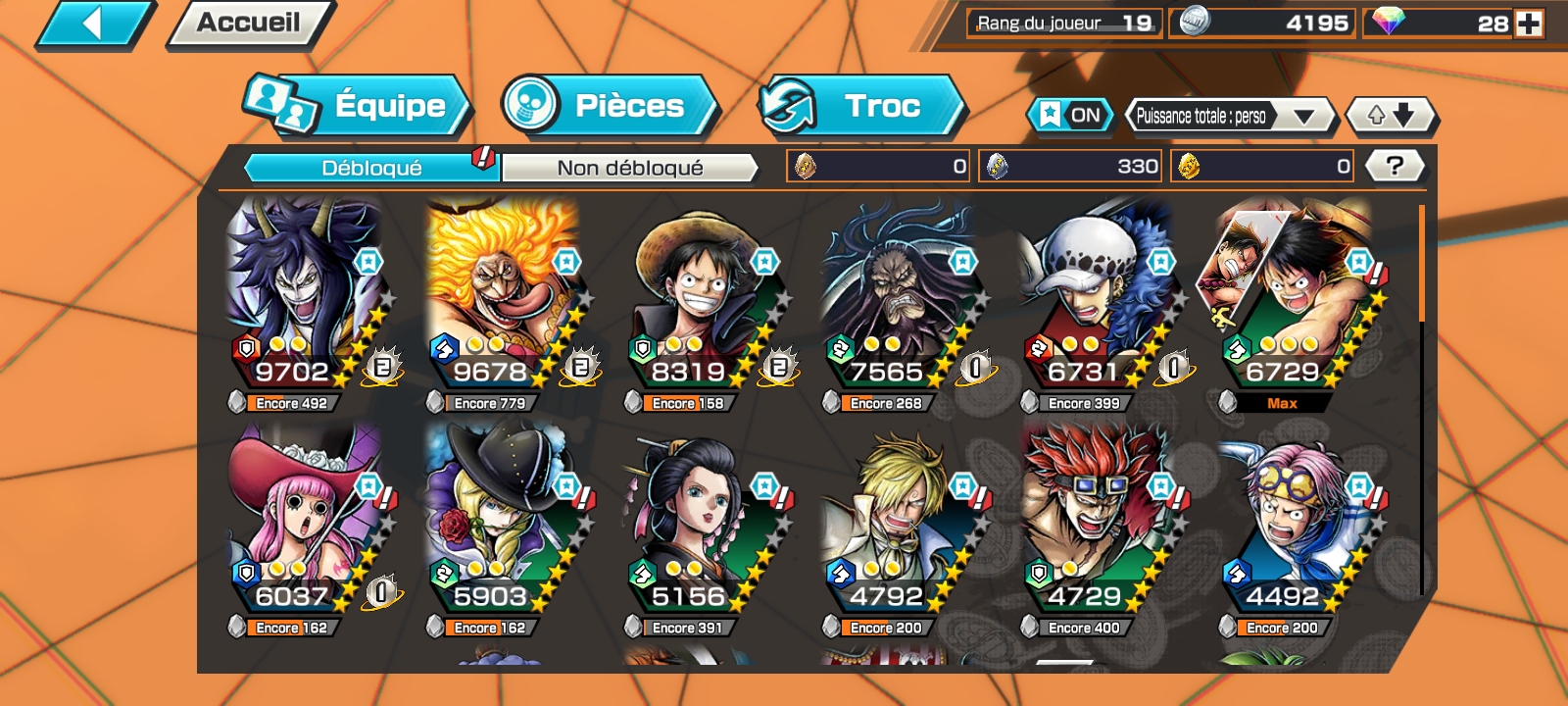
Task: Switch sort order with the up/down arrows
Action: pyautogui.click(x=1391, y=115)
